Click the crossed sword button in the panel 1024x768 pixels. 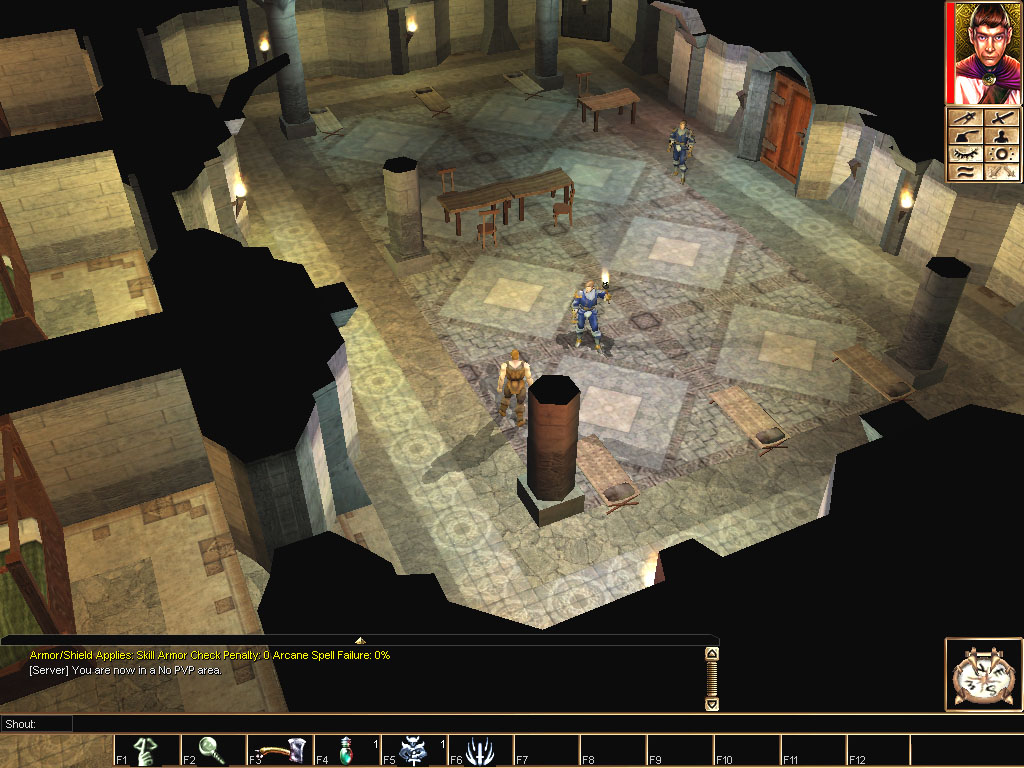(x=1002, y=119)
